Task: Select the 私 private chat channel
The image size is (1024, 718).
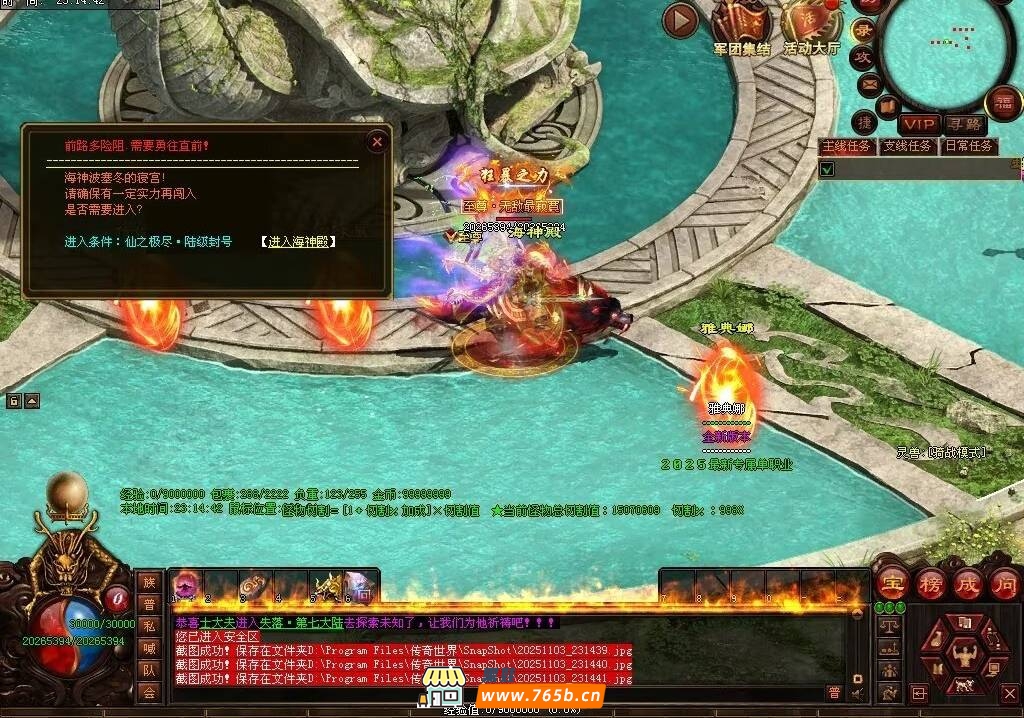Action: pyautogui.click(x=149, y=626)
